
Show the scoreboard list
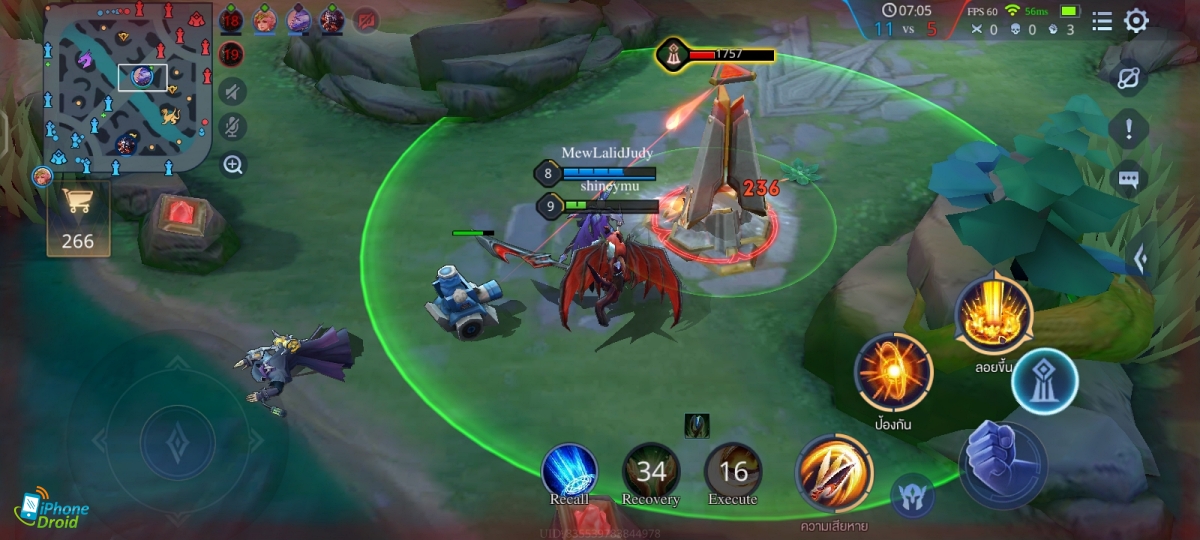[1102, 21]
